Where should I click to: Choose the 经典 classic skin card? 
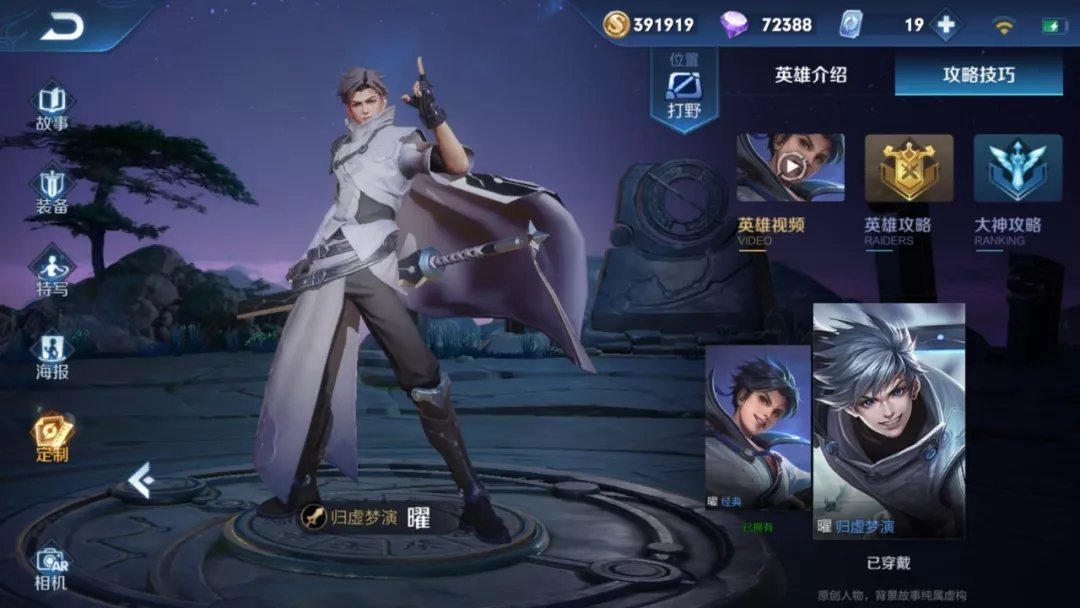coord(757,428)
